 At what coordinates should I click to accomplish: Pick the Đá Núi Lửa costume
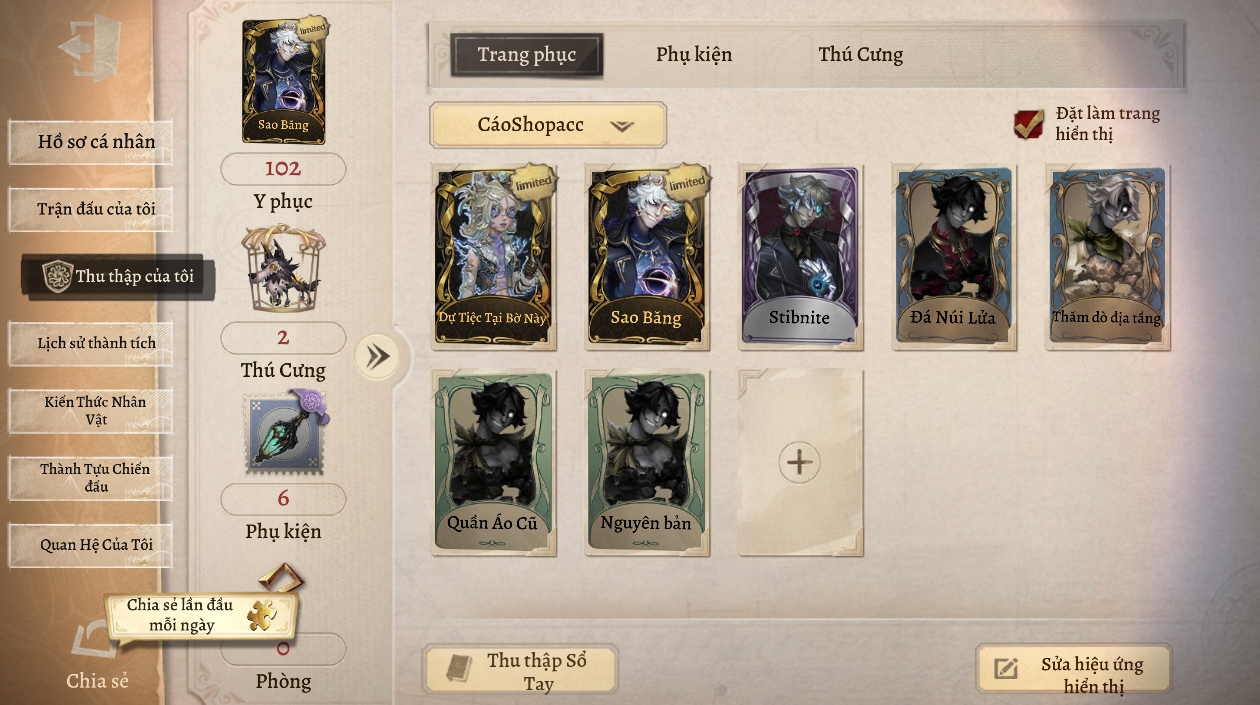point(954,256)
